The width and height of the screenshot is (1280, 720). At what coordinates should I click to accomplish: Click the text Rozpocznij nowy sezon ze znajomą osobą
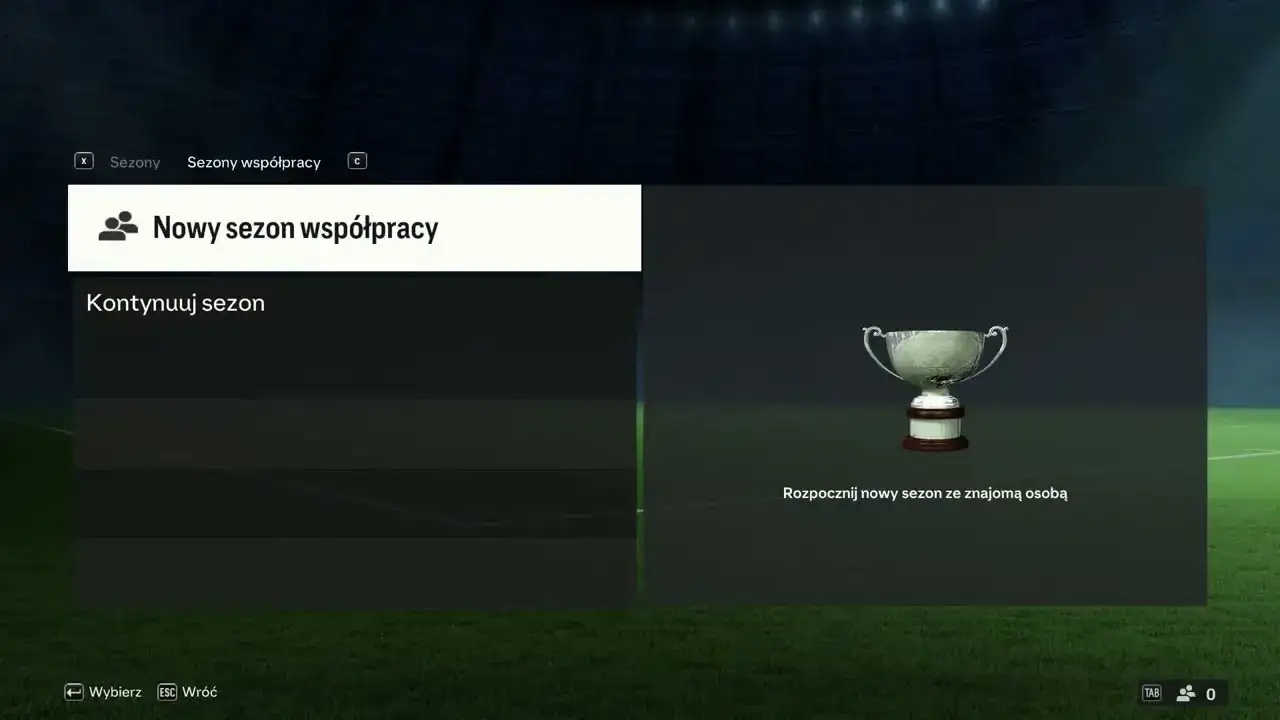click(x=926, y=492)
